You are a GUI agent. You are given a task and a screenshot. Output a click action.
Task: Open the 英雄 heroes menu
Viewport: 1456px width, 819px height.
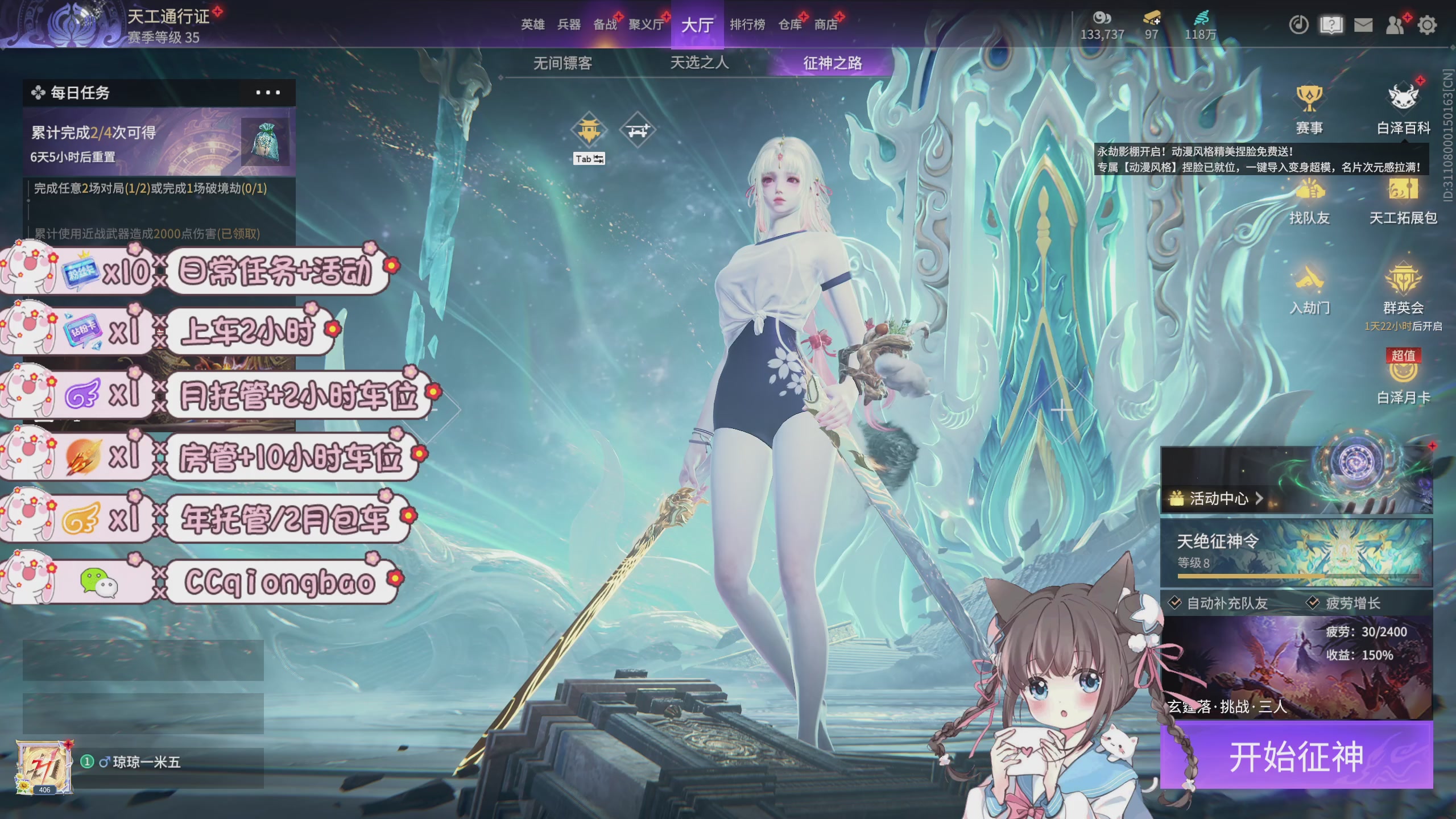tap(533, 24)
